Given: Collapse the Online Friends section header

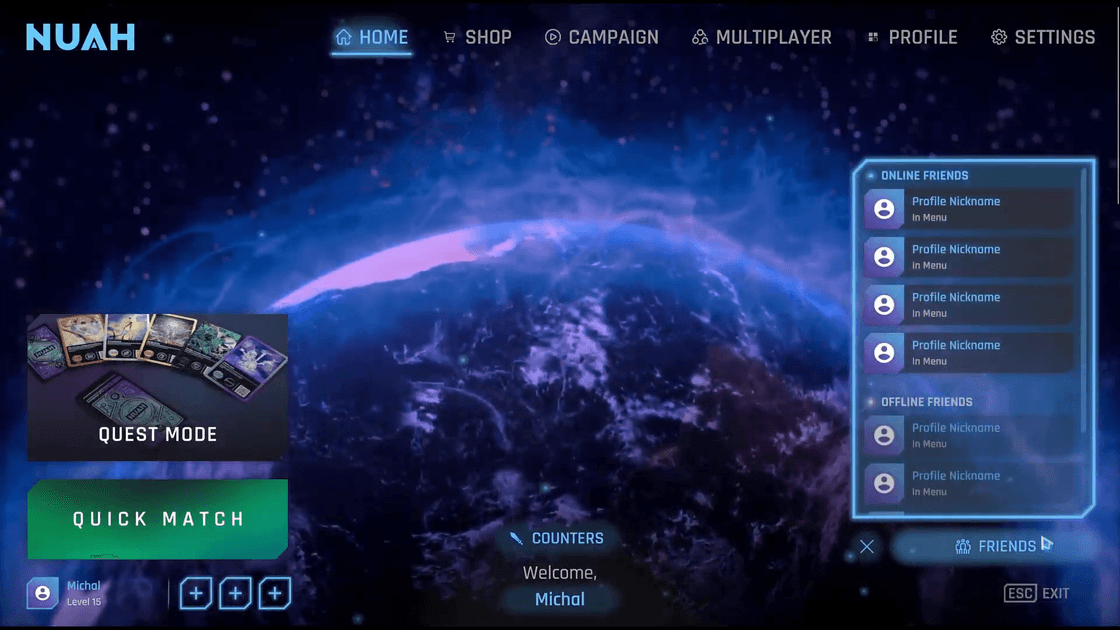Looking at the screenshot, I should [x=924, y=176].
